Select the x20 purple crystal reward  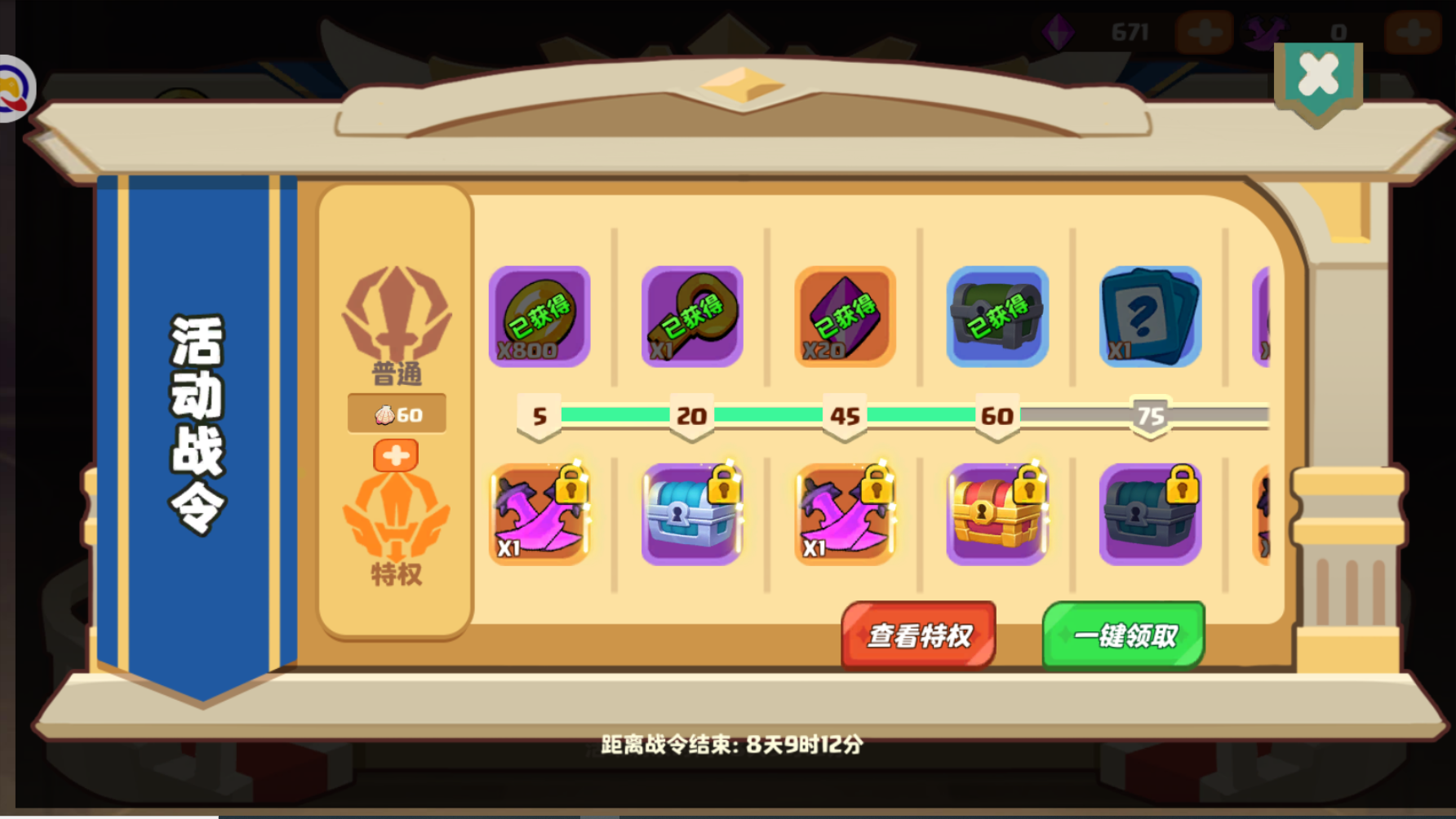click(x=845, y=318)
